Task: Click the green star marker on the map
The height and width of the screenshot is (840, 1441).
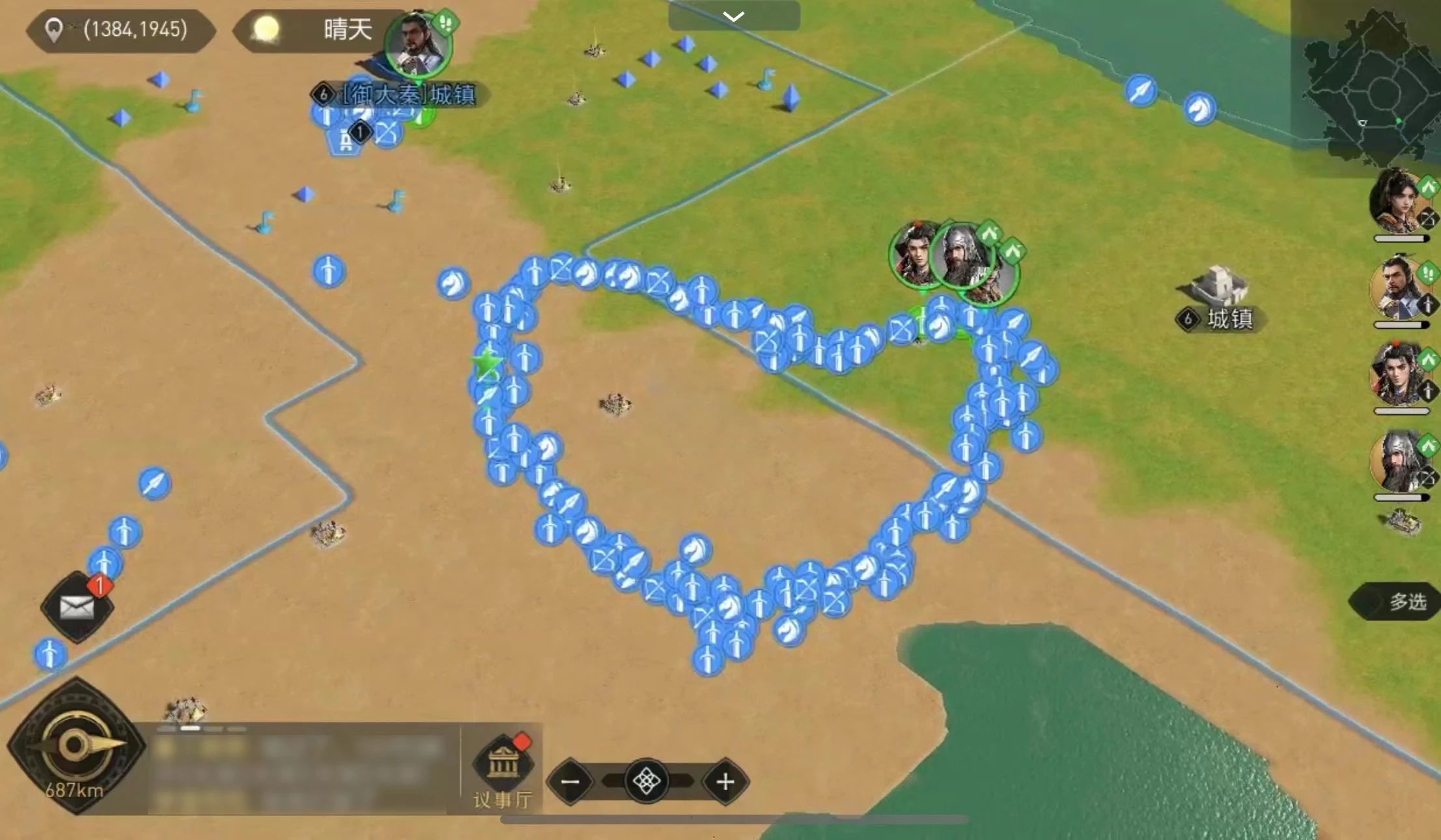Action: (487, 363)
